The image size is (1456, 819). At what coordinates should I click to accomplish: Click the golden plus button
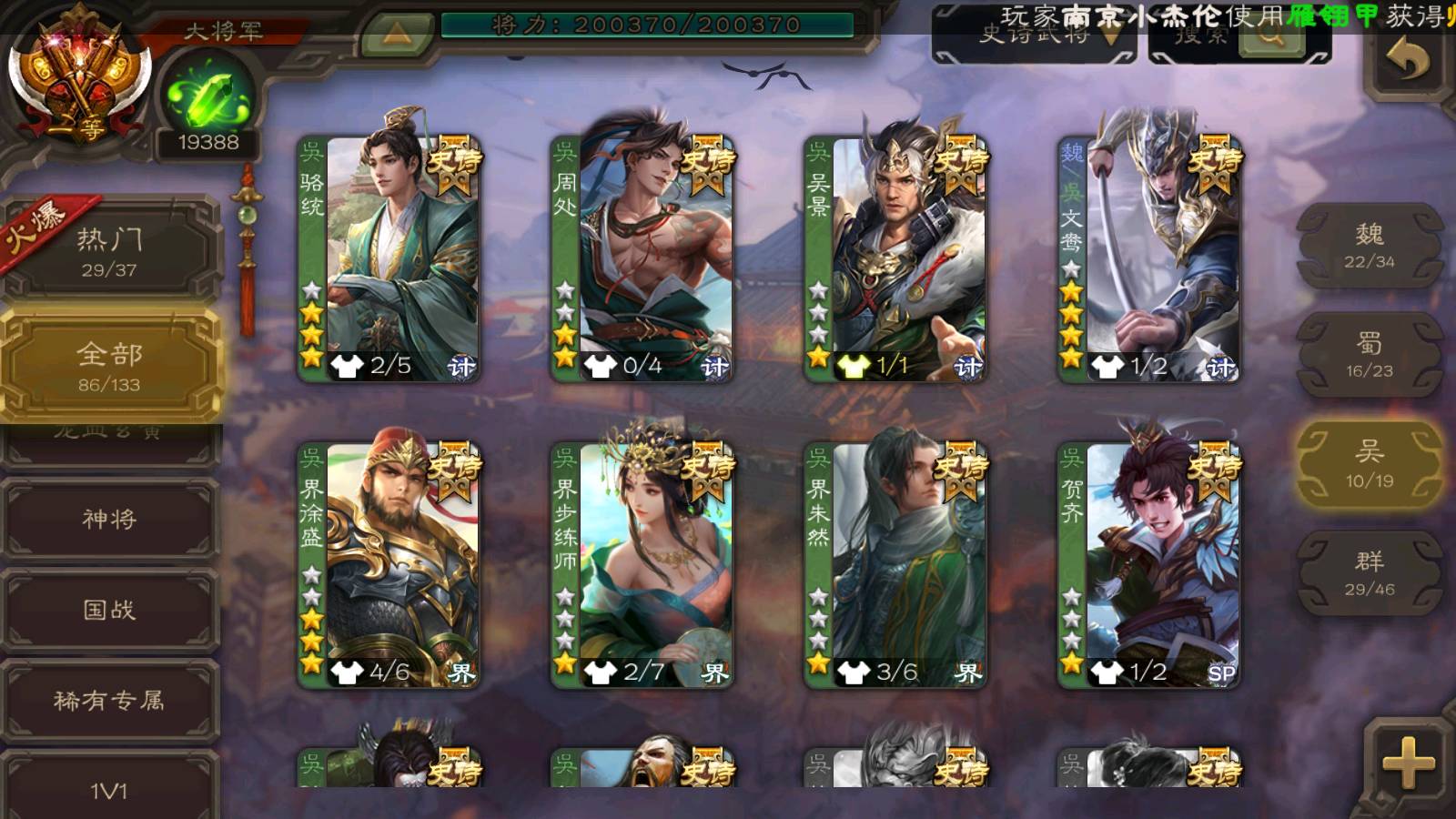tap(1408, 763)
